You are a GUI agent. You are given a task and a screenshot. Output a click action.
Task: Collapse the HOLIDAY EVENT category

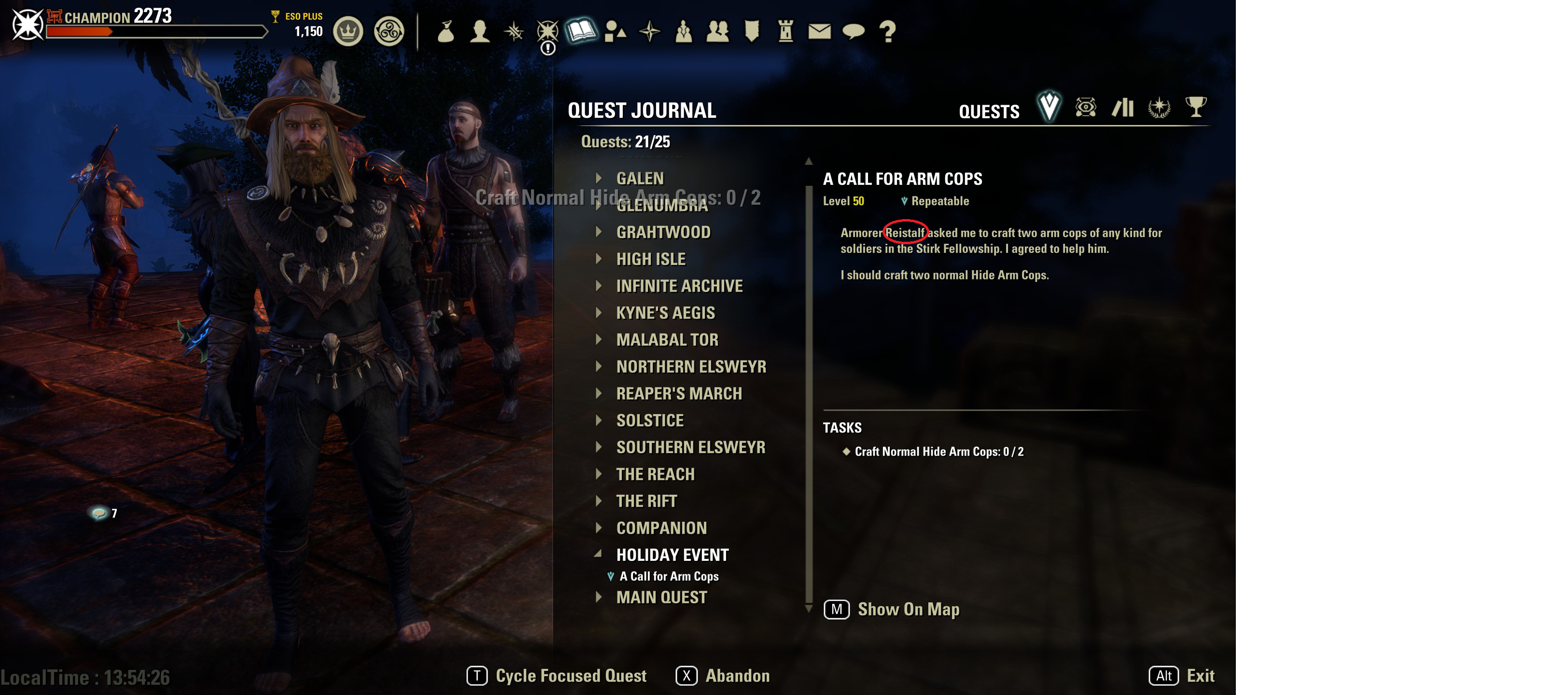tap(672, 555)
